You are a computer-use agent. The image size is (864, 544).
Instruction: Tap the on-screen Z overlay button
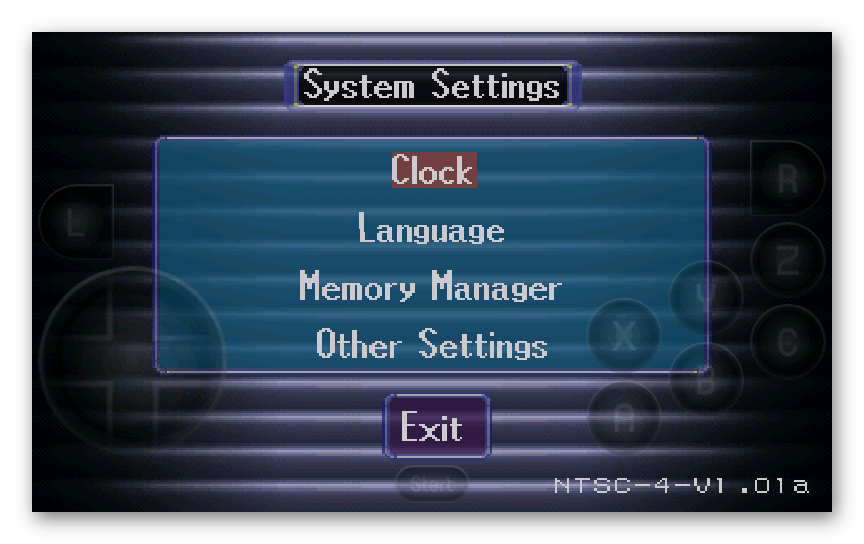coord(787,261)
